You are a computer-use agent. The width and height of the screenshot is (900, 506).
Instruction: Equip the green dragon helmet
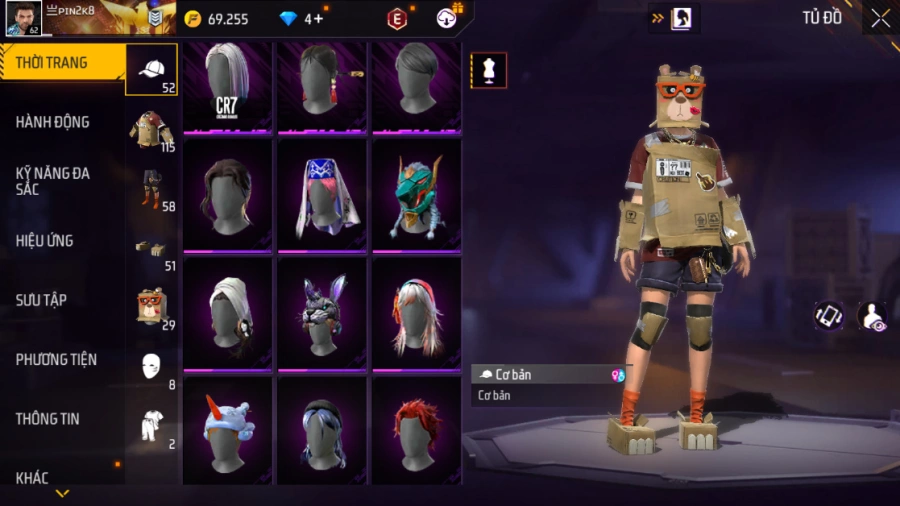416,194
